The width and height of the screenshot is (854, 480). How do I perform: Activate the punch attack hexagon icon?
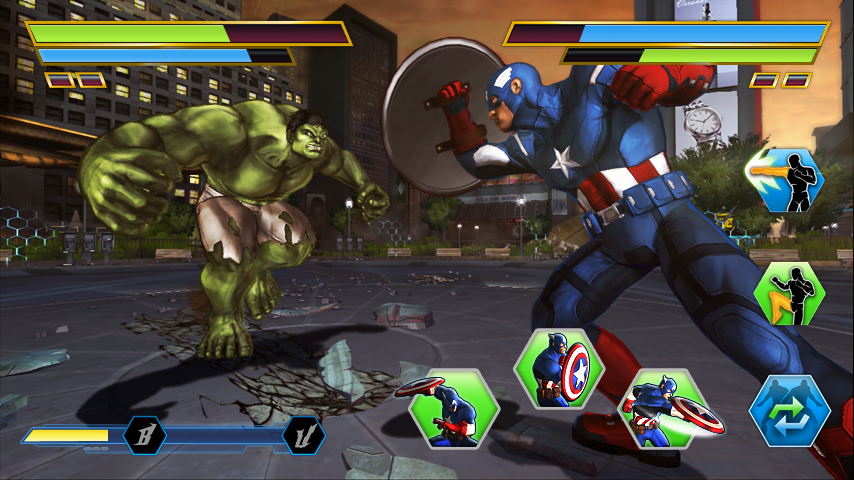[x=784, y=180]
